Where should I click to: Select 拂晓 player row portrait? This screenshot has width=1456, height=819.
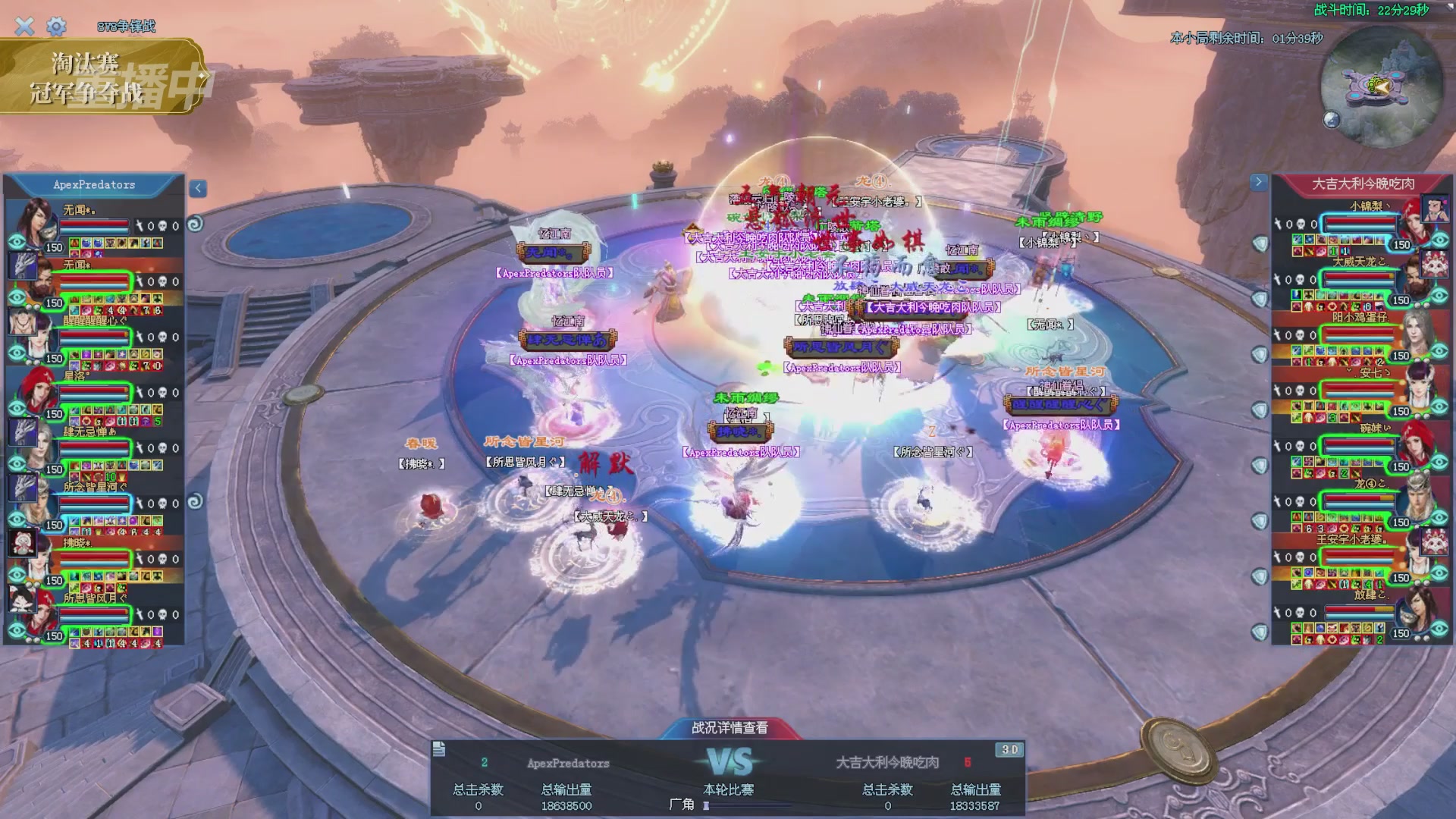coord(30,554)
